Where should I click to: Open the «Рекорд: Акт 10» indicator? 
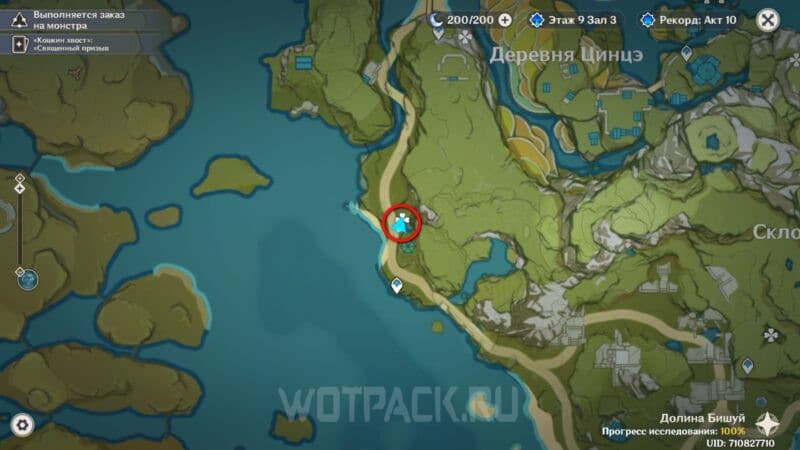(690, 19)
